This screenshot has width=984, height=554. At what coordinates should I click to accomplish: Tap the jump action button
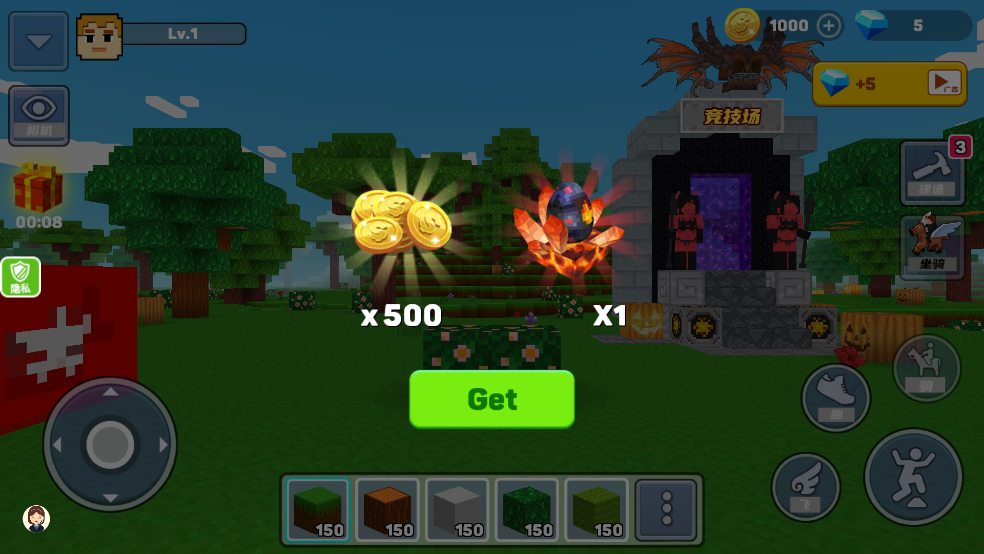point(913,476)
